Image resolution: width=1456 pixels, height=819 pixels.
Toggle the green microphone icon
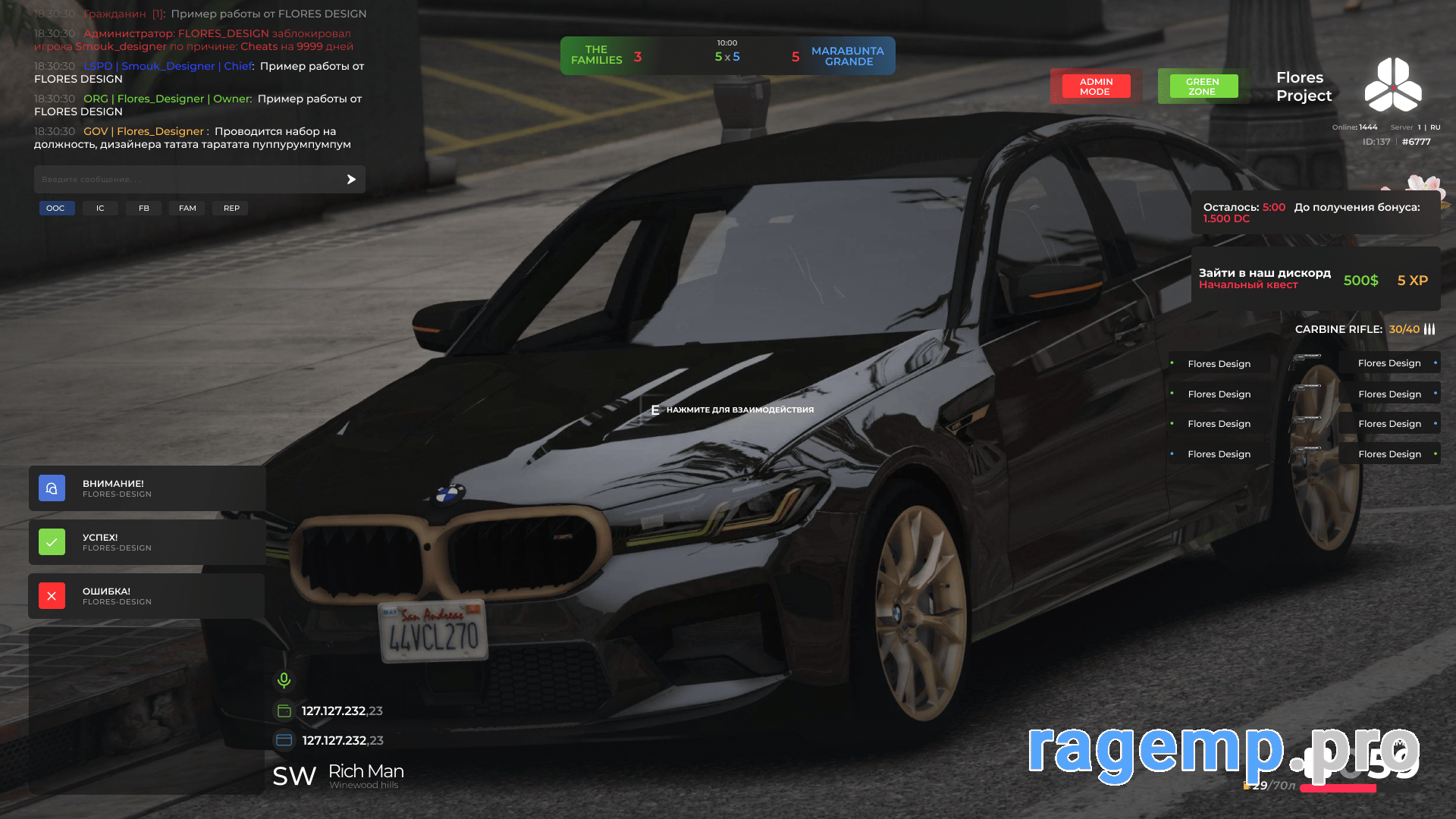coord(284,680)
